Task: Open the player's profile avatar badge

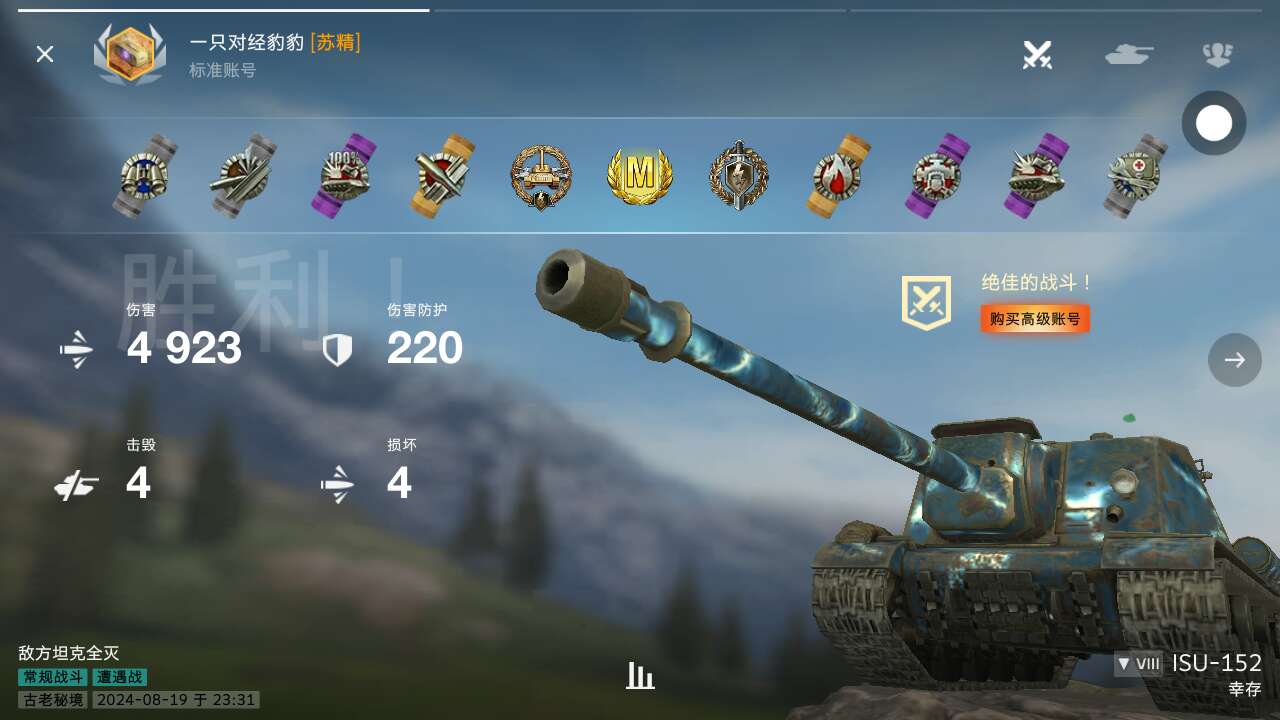Action: pyautogui.click(x=130, y=54)
